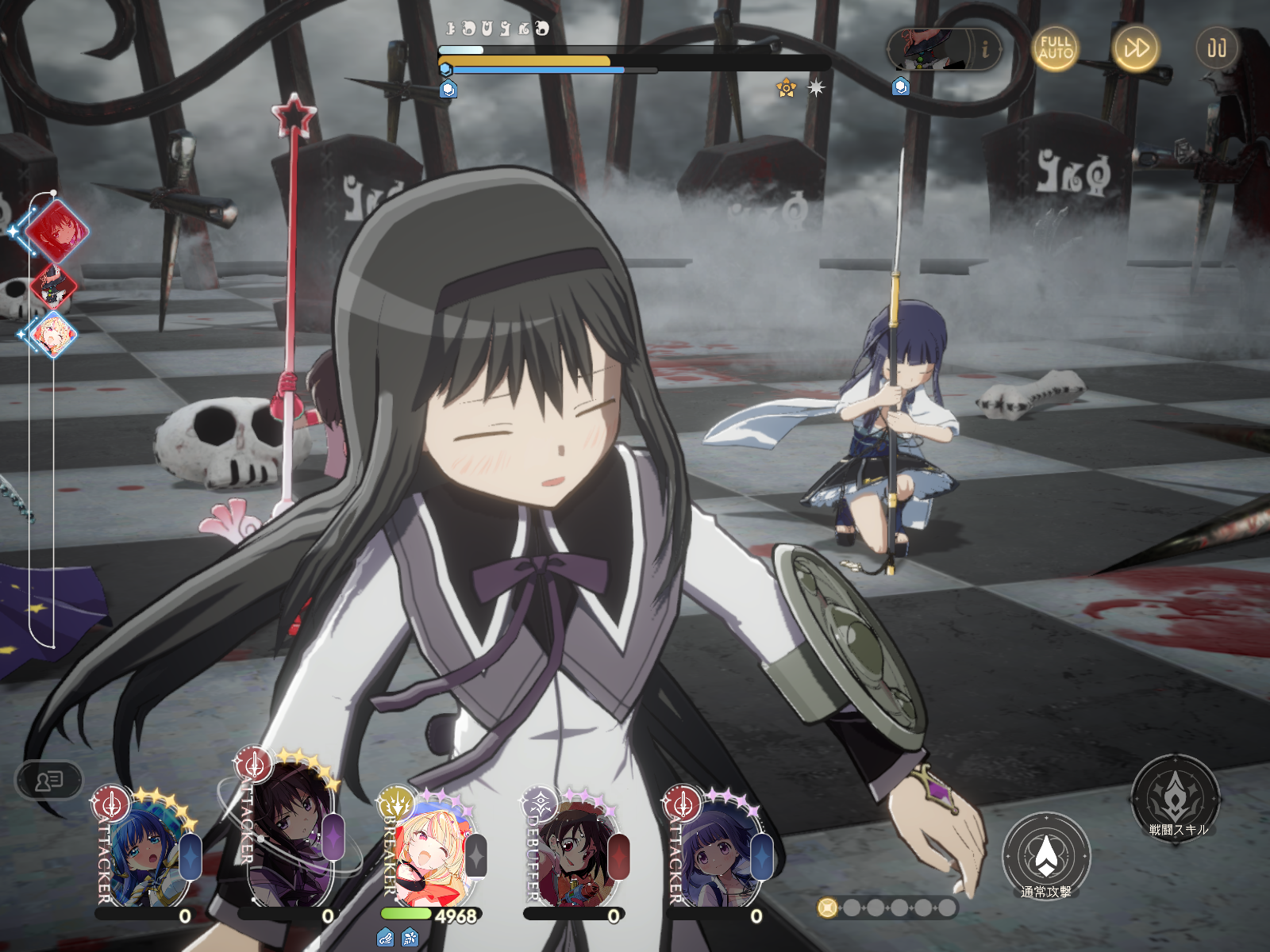Tap the enemy witch turn order icon
1270x952 pixels.
click(53, 286)
